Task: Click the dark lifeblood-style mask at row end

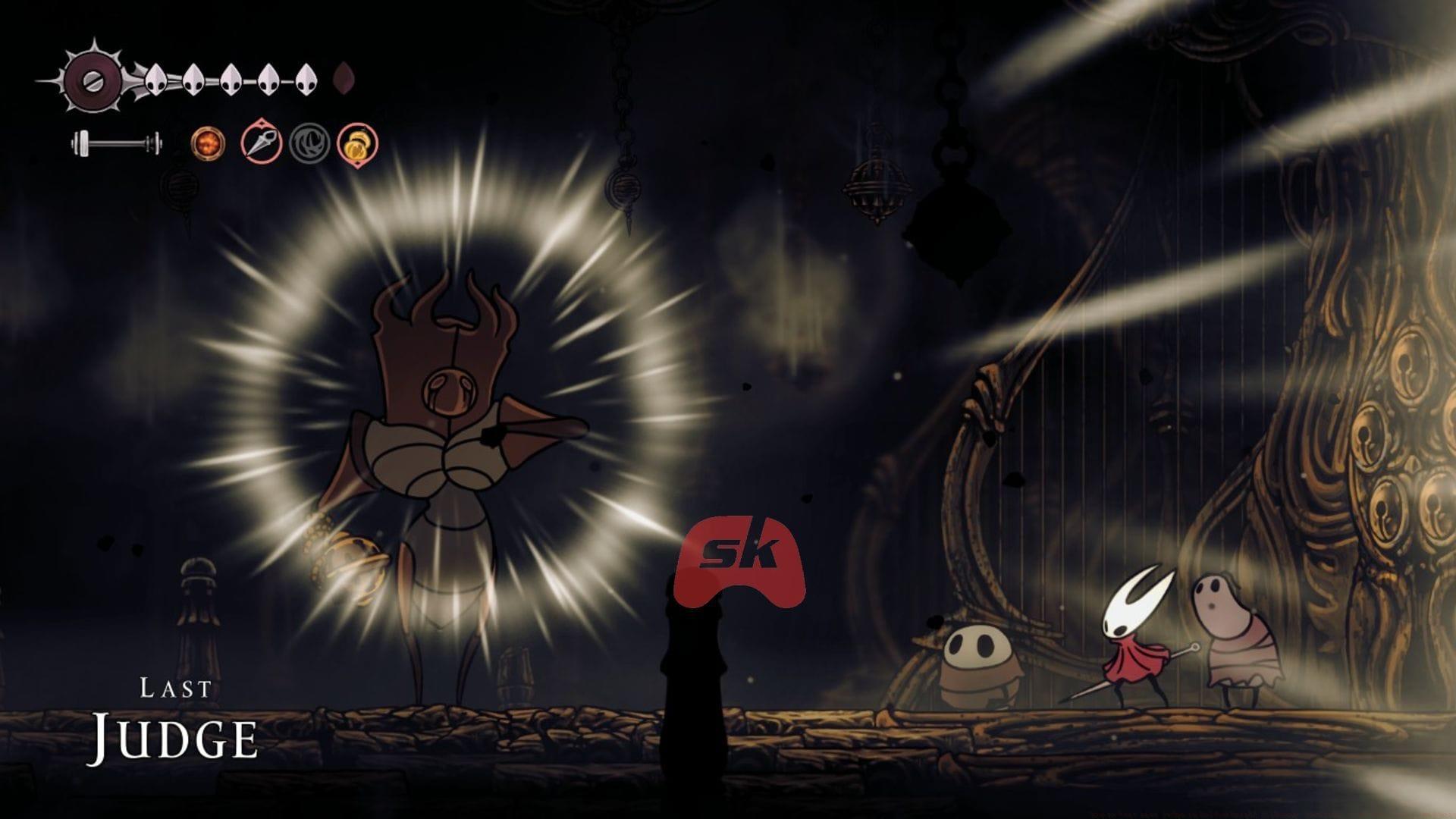Action: point(347,80)
